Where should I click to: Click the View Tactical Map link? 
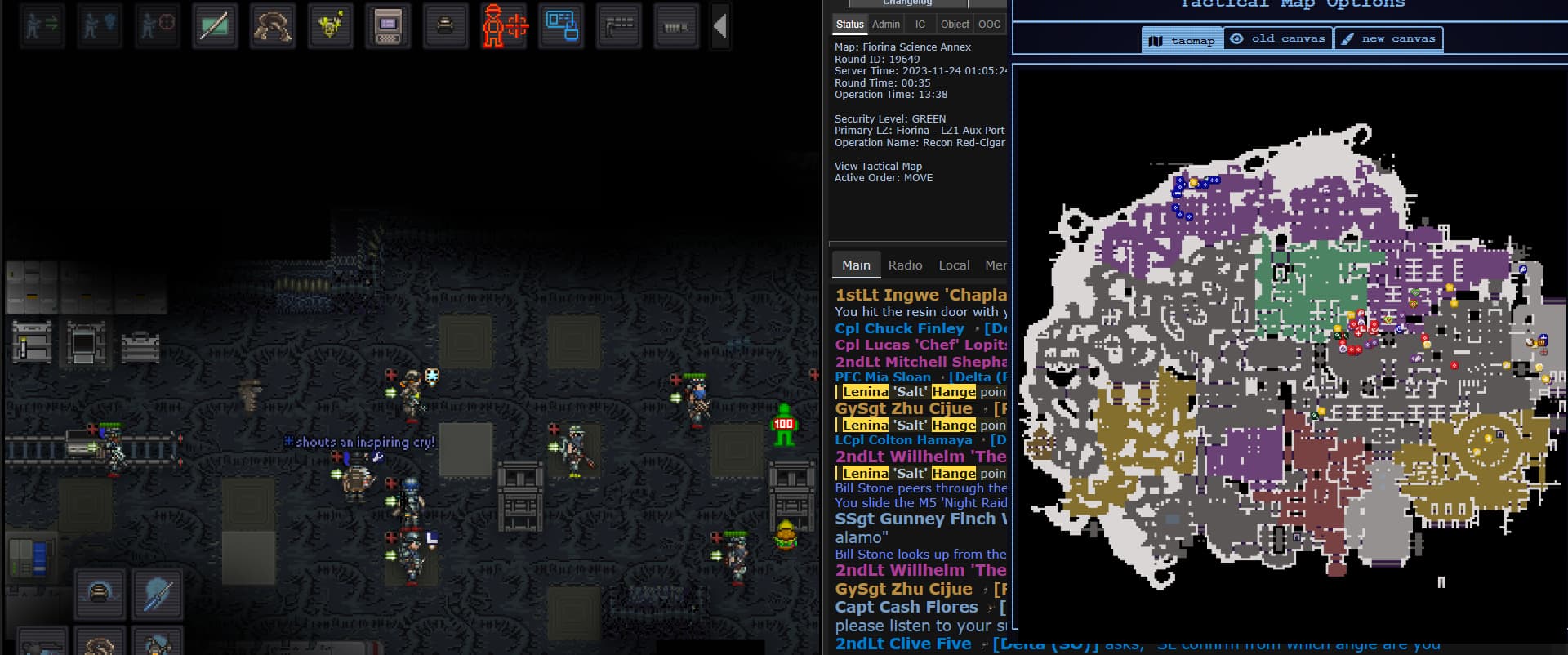pyautogui.click(x=878, y=166)
